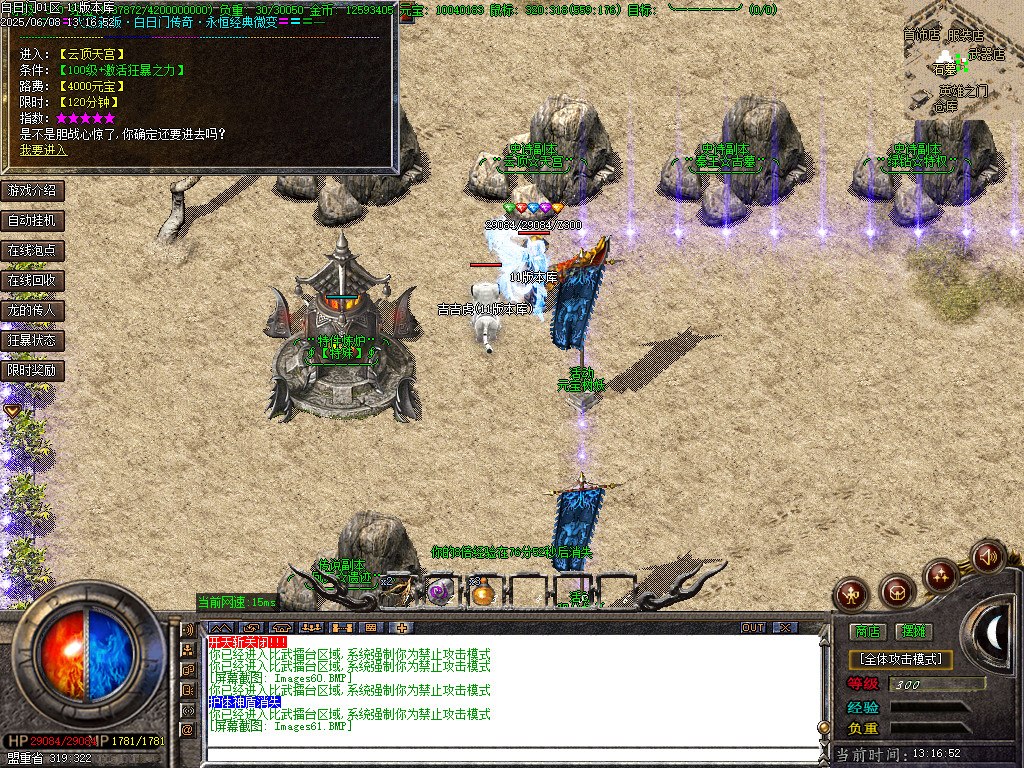The height and width of the screenshot is (768, 1024).
Task: Open the 商店 shop
Action: click(866, 631)
